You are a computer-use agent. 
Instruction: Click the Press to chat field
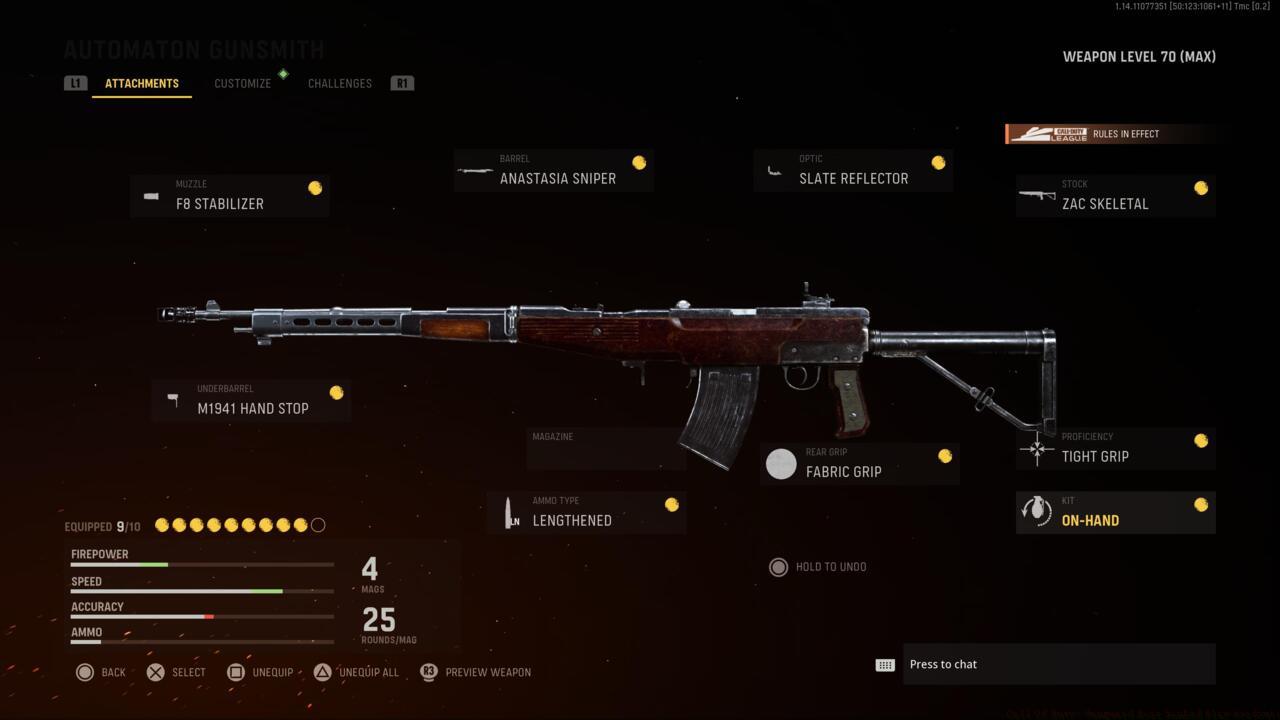(1058, 664)
